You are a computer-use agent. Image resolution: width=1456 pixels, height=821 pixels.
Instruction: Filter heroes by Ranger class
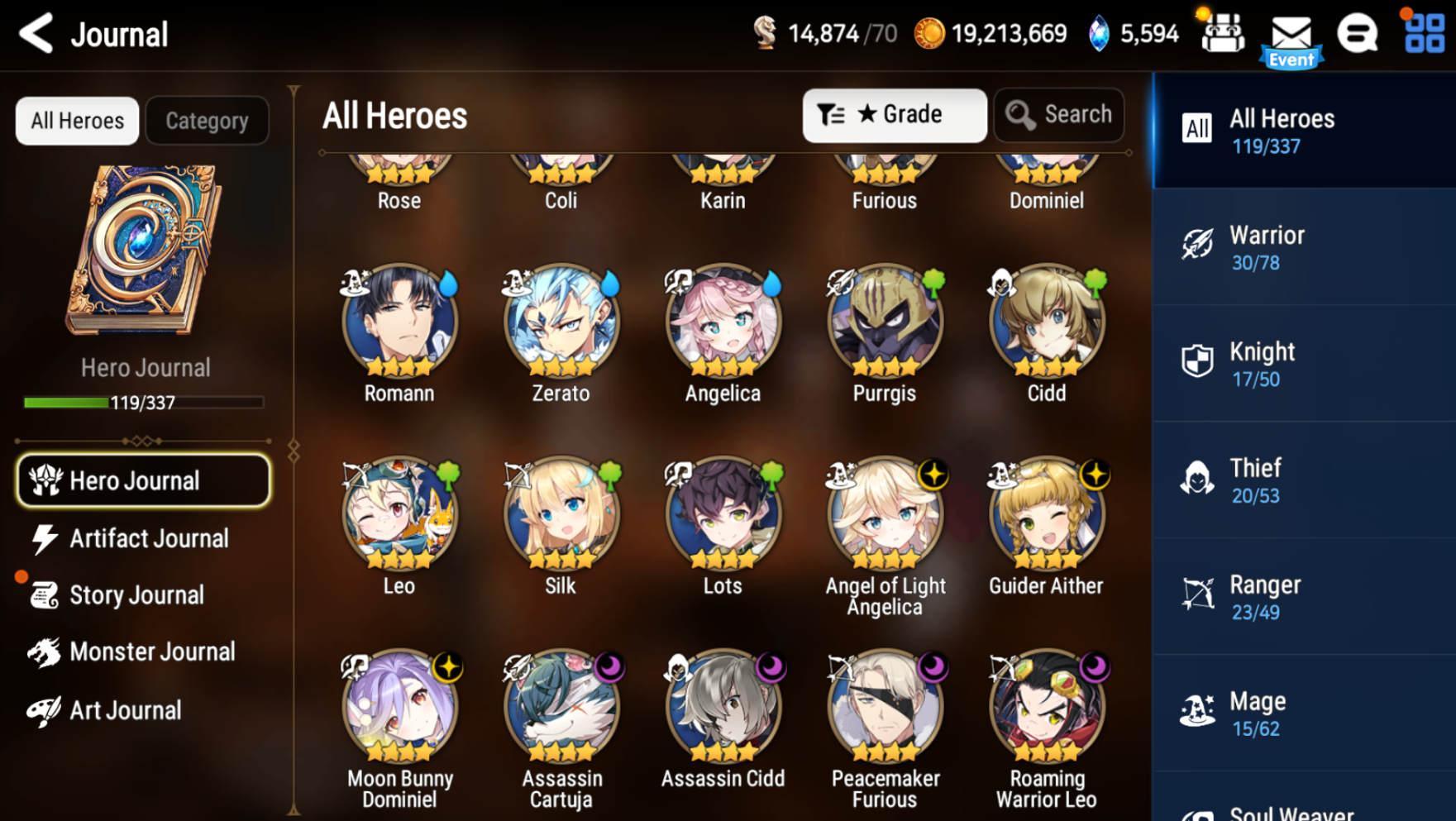tap(1303, 597)
